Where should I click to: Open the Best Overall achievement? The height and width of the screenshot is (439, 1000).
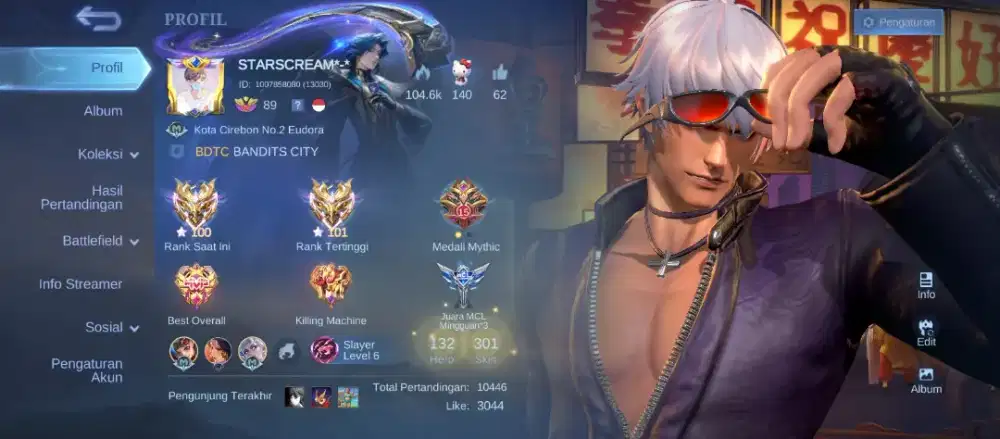(196, 287)
